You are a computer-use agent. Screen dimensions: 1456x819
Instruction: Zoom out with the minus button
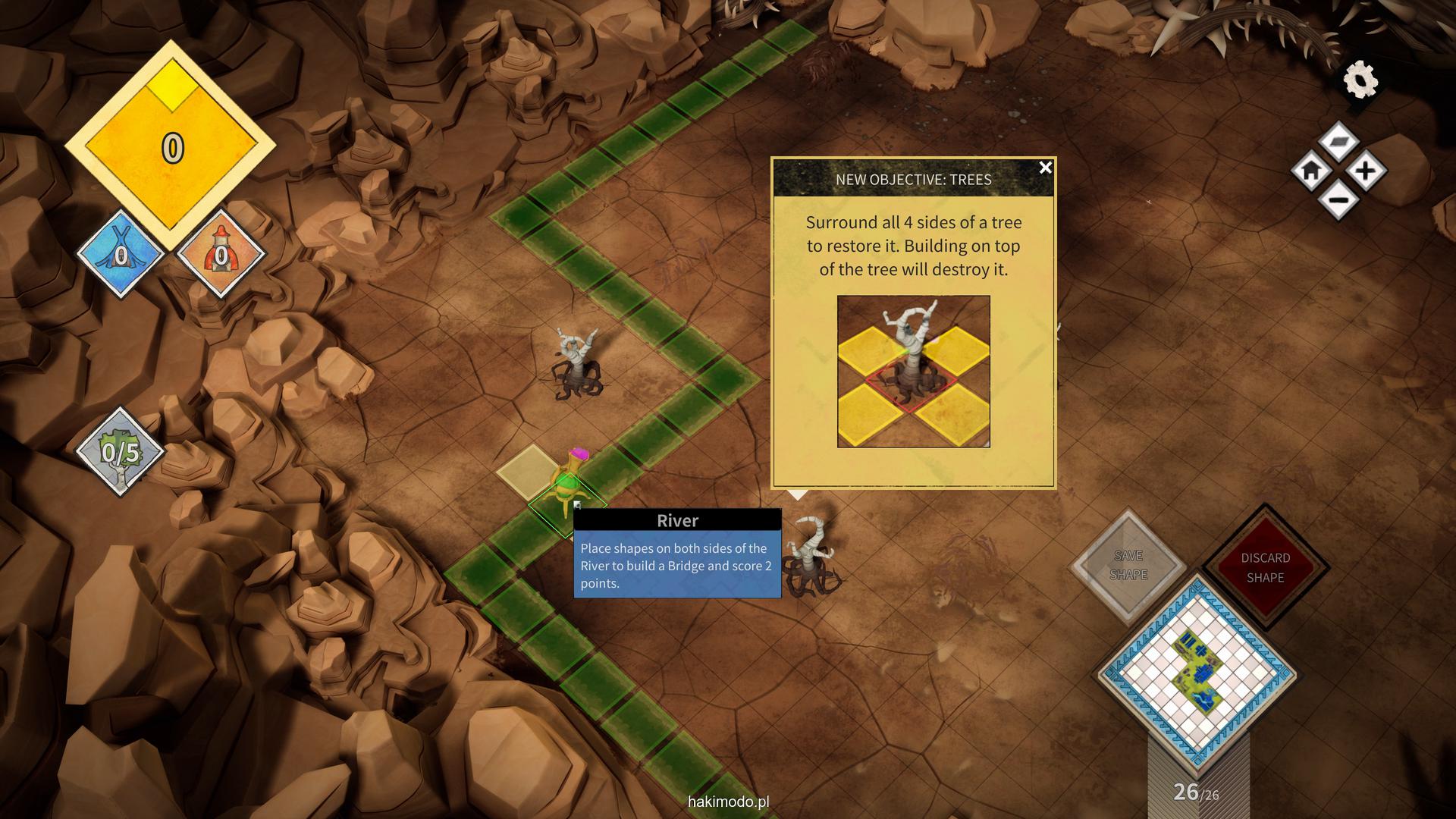[1338, 201]
